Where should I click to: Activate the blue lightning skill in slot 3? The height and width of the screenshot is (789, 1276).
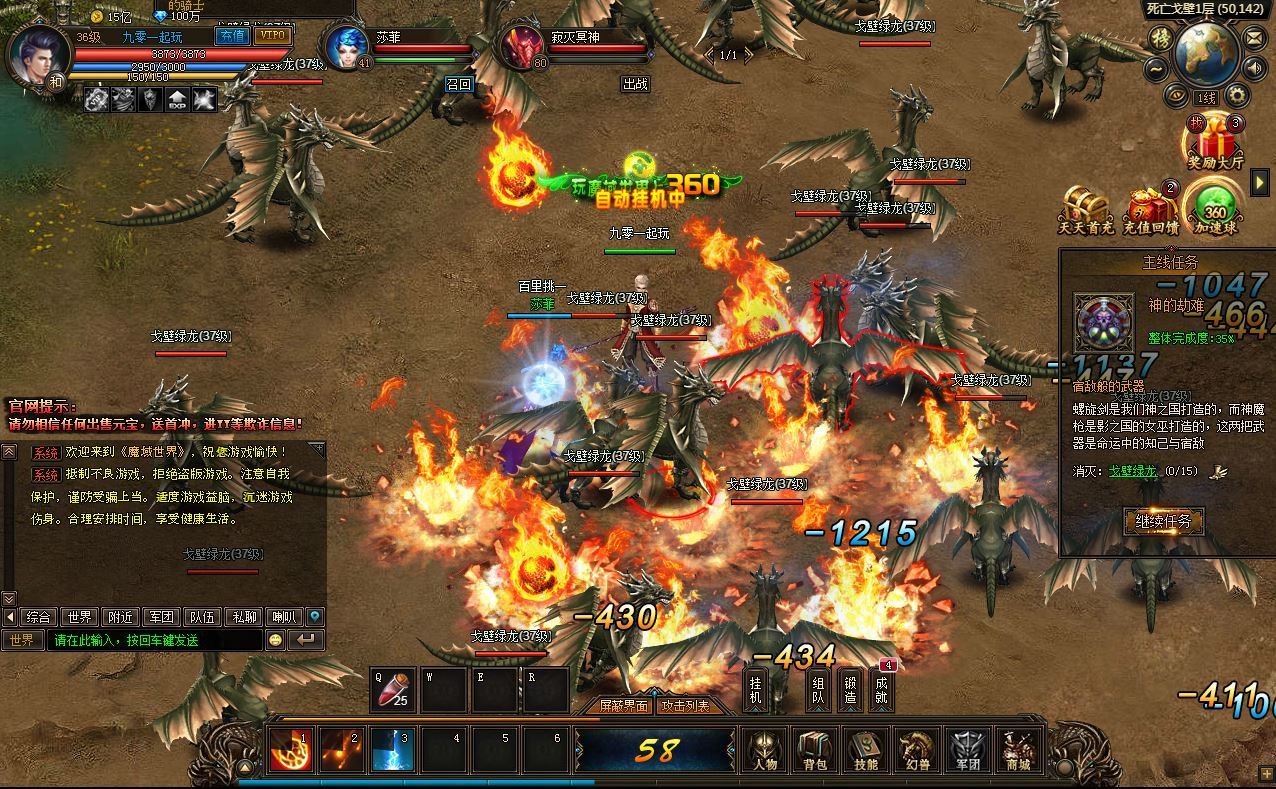[x=392, y=750]
